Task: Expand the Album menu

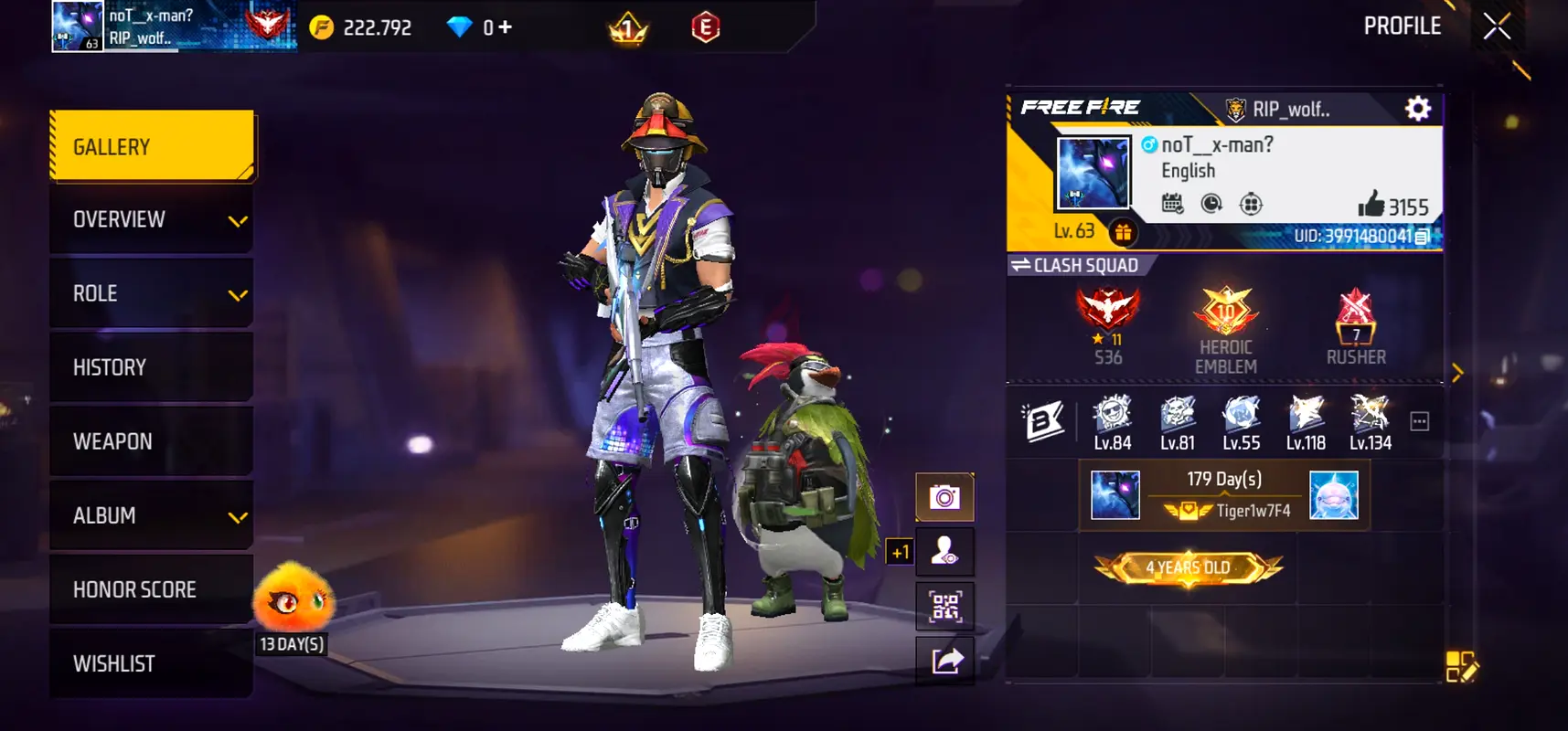Action: pos(152,515)
